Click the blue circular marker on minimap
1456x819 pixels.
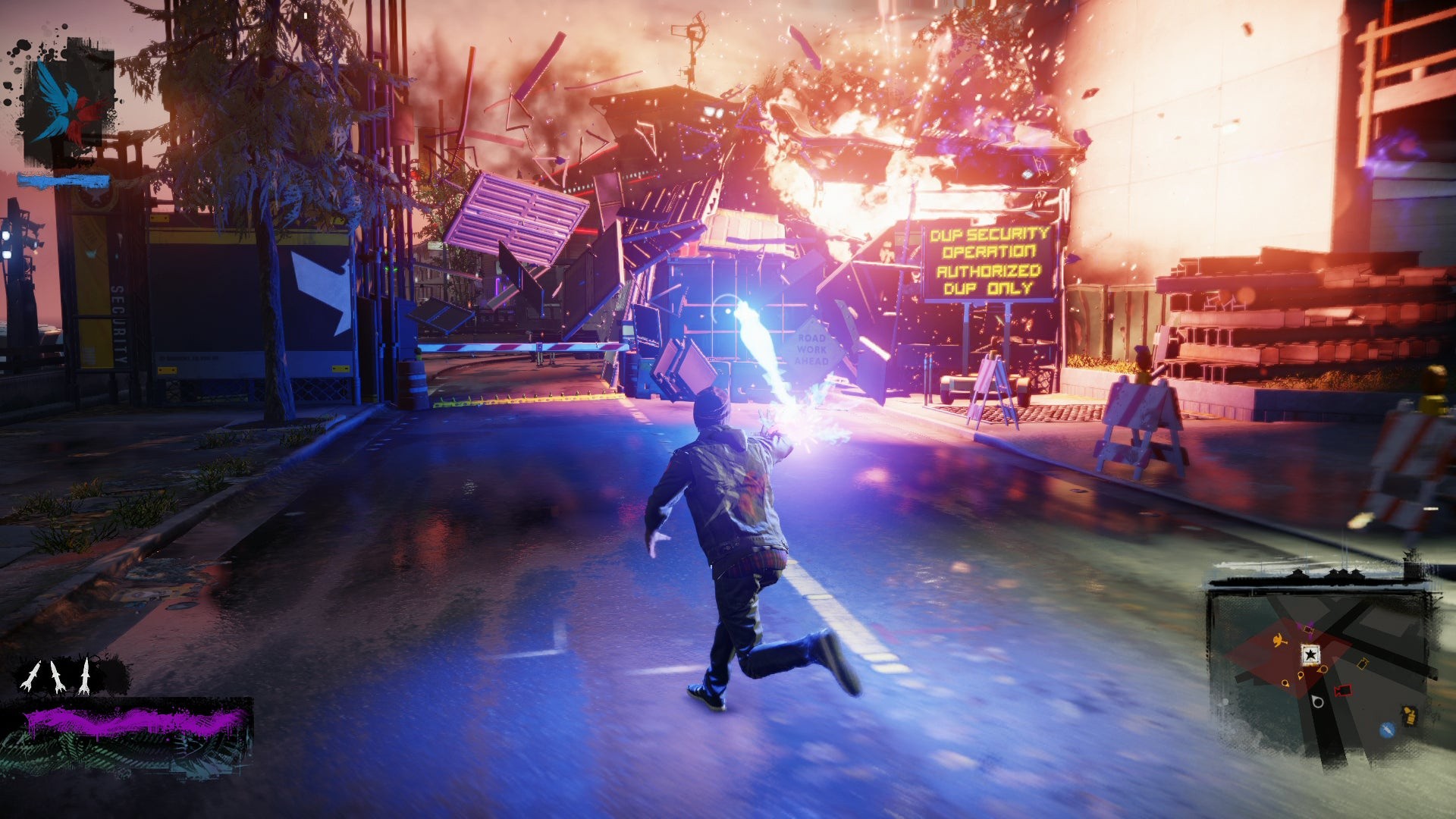point(1387,730)
